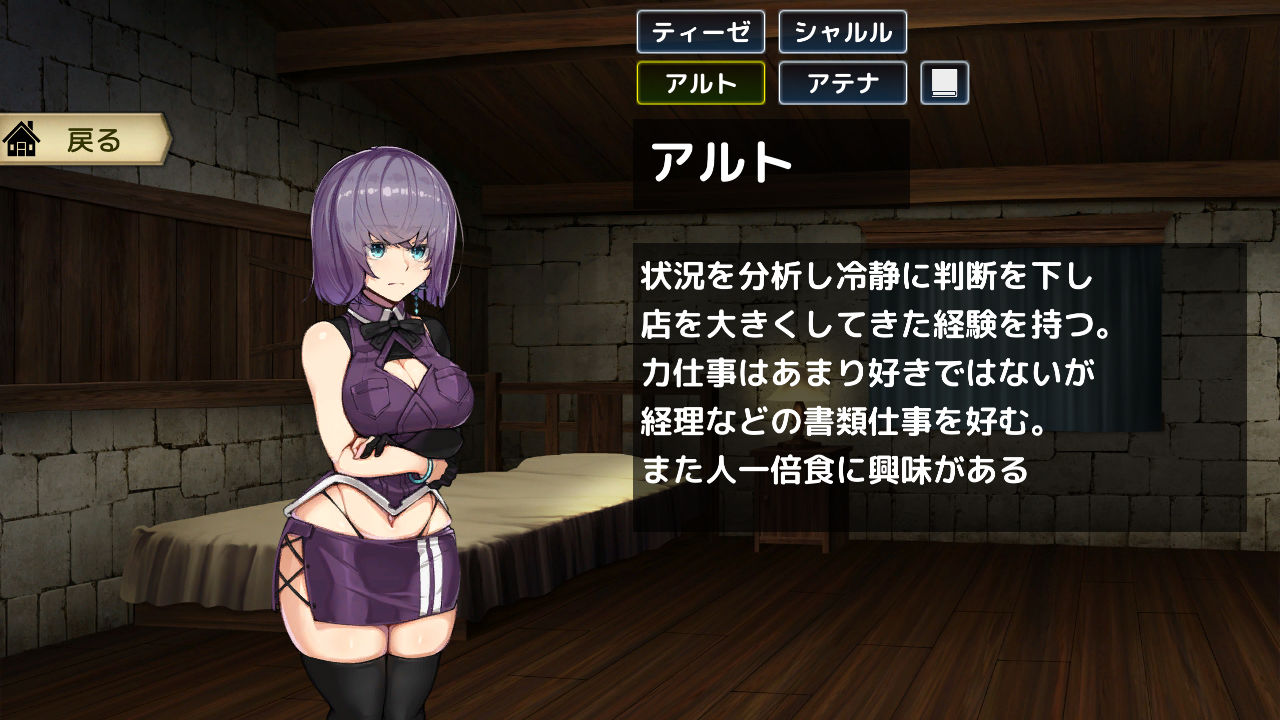Reselect the highlighted アルト tab

pyautogui.click(x=700, y=83)
